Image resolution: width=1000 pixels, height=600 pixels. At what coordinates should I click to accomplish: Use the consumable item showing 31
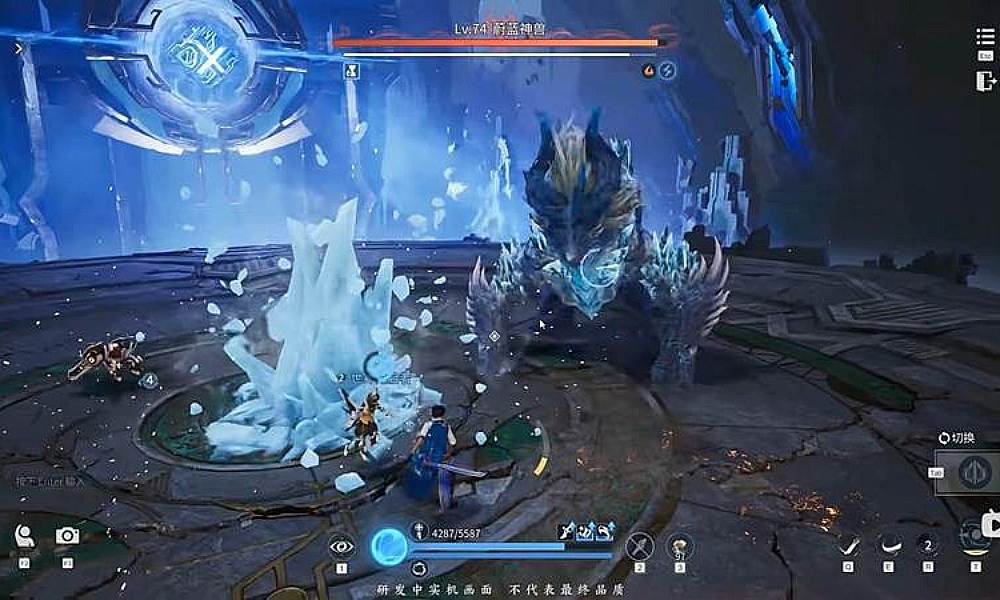coord(680,546)
